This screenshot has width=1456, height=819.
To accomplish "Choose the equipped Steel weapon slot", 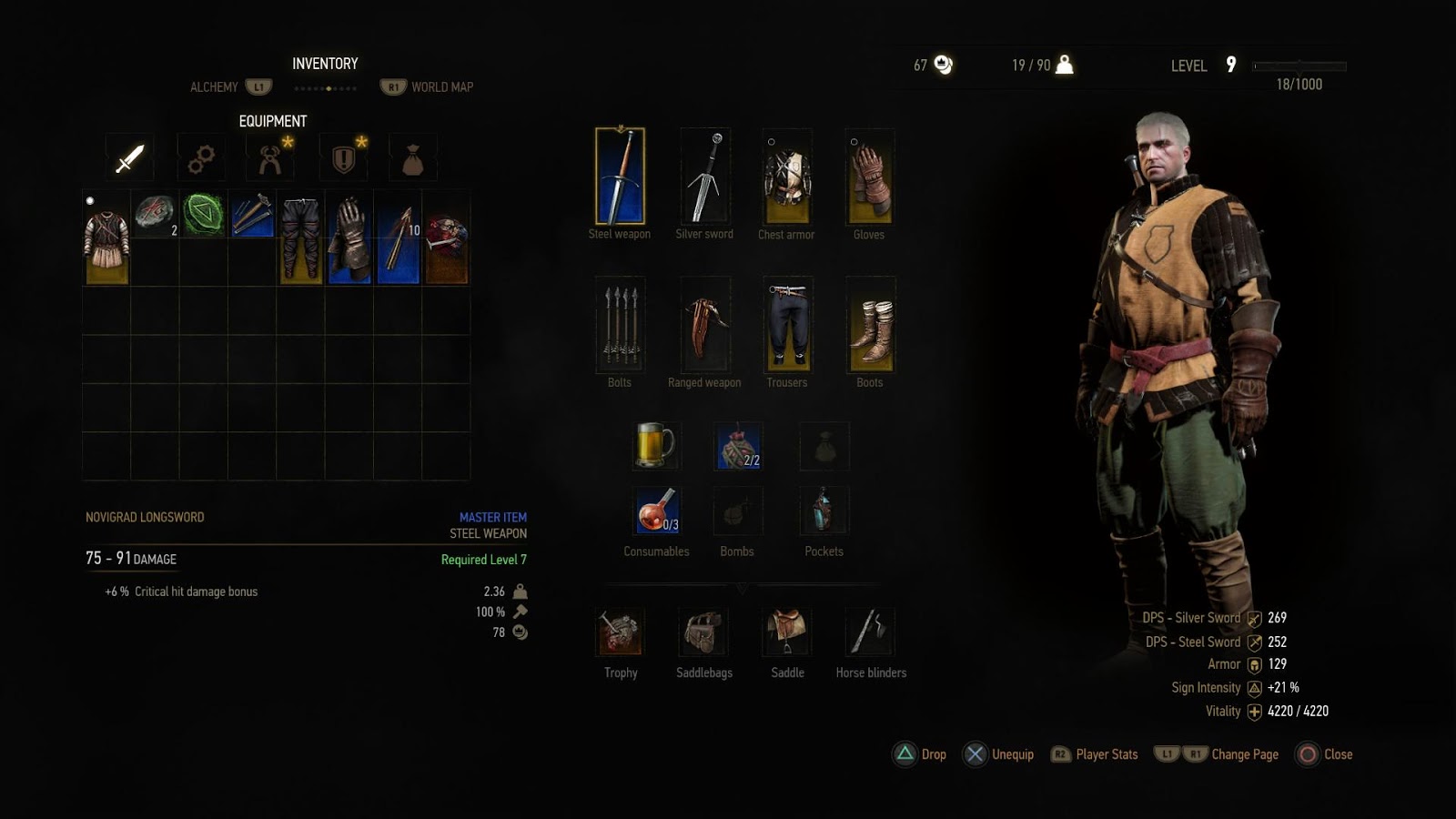I will click(620, 176).
